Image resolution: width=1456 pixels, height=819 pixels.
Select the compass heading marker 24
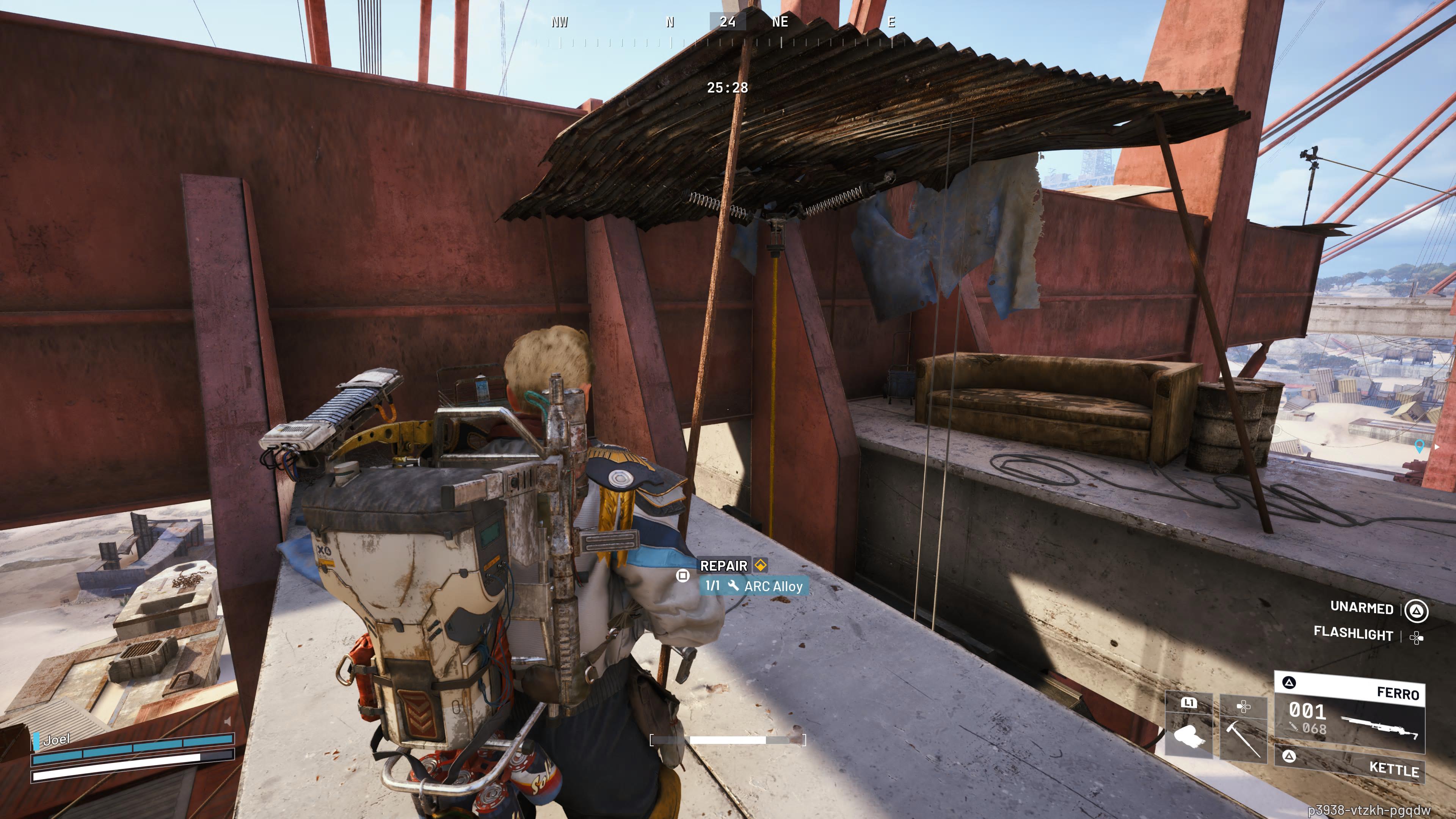point(729,23)
